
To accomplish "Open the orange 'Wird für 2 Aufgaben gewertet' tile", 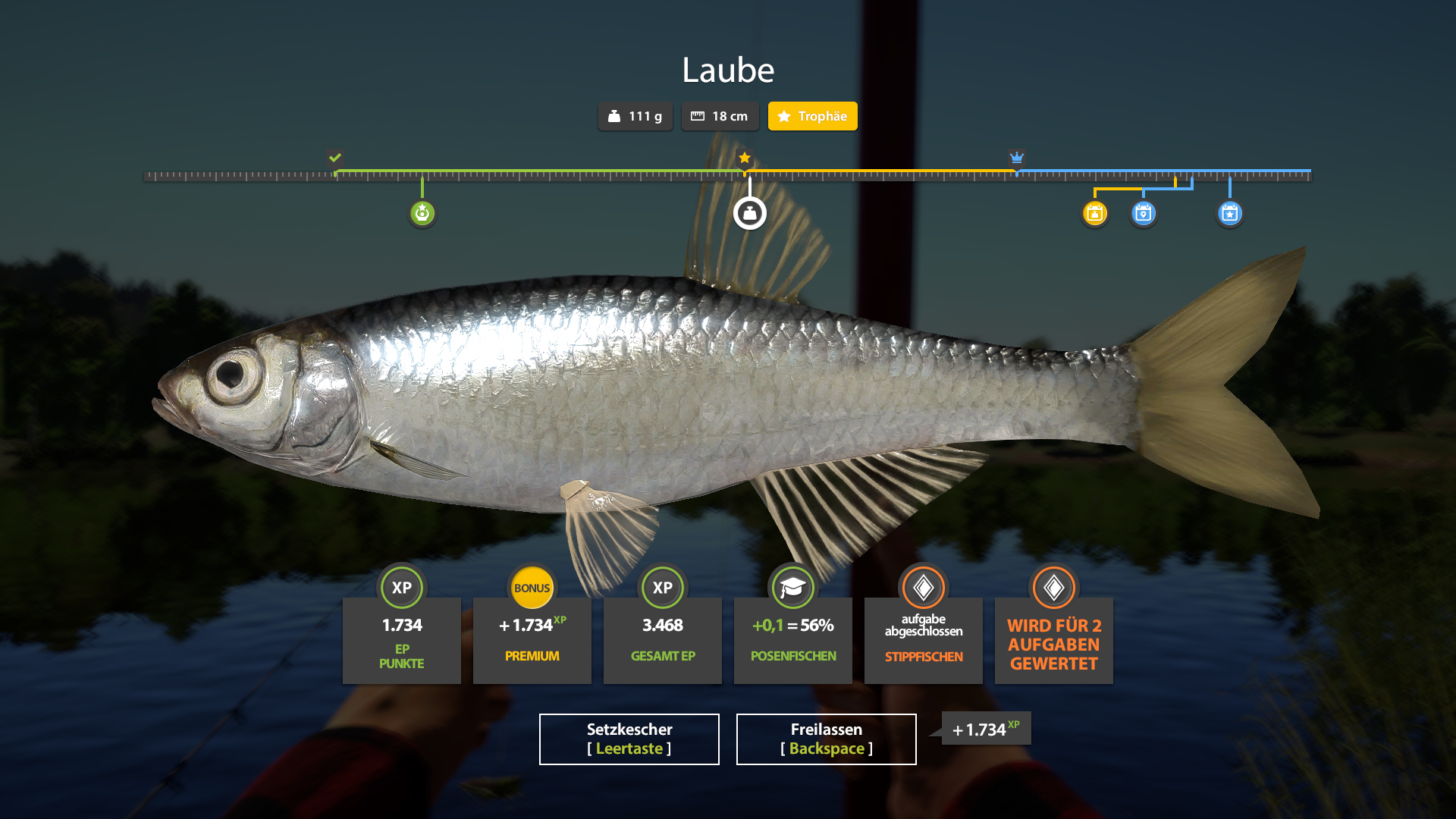I will pyautogui.click(x=1053, y=639).
